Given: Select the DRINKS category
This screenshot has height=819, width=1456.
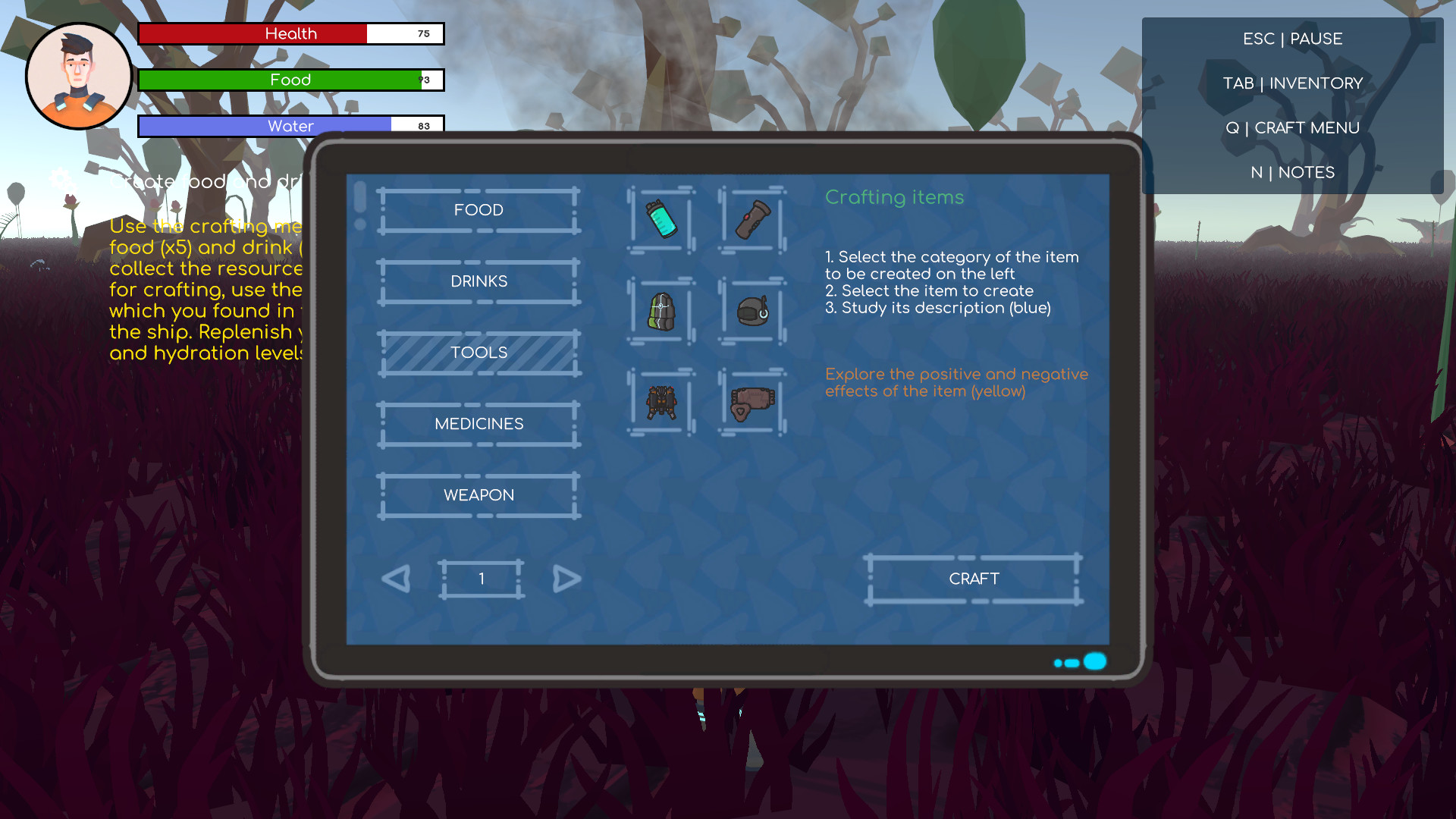Looking at the screenshot, I should (x=478, y=281).
